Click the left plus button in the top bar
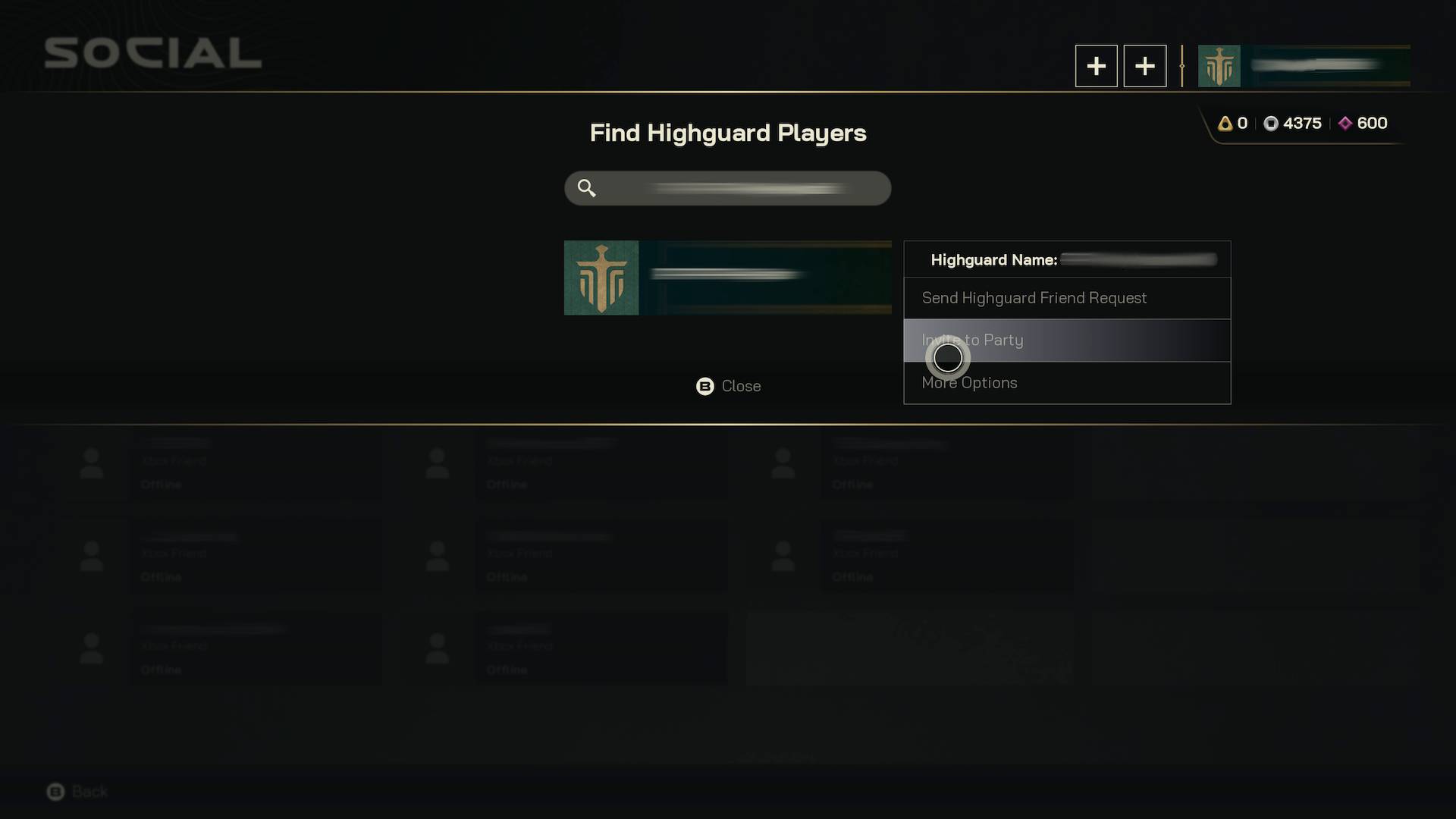 click(x=1096, y=66)
